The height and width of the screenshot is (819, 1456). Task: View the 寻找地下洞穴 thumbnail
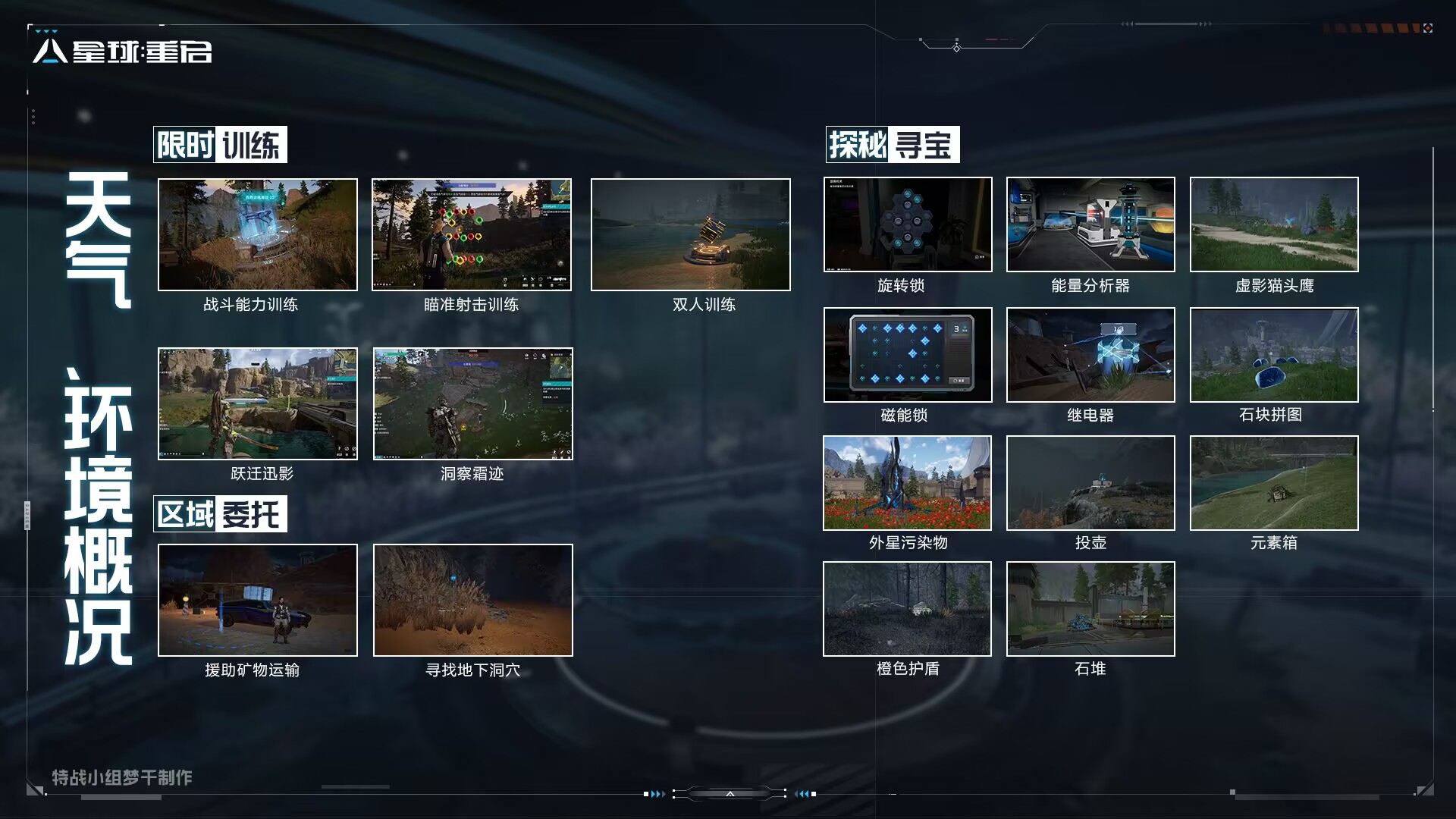472,600
